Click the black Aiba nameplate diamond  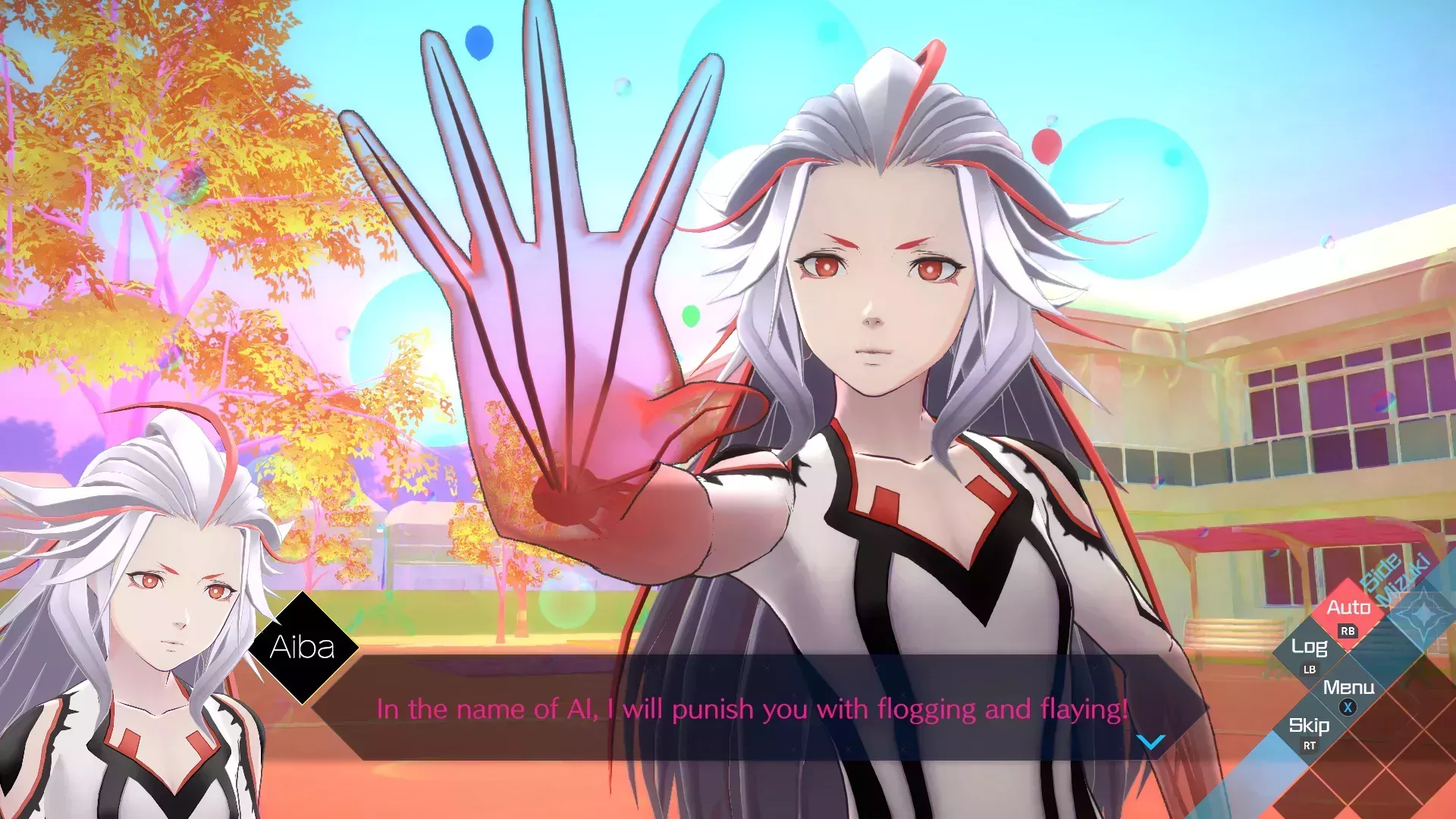click(x=302, y=648)
